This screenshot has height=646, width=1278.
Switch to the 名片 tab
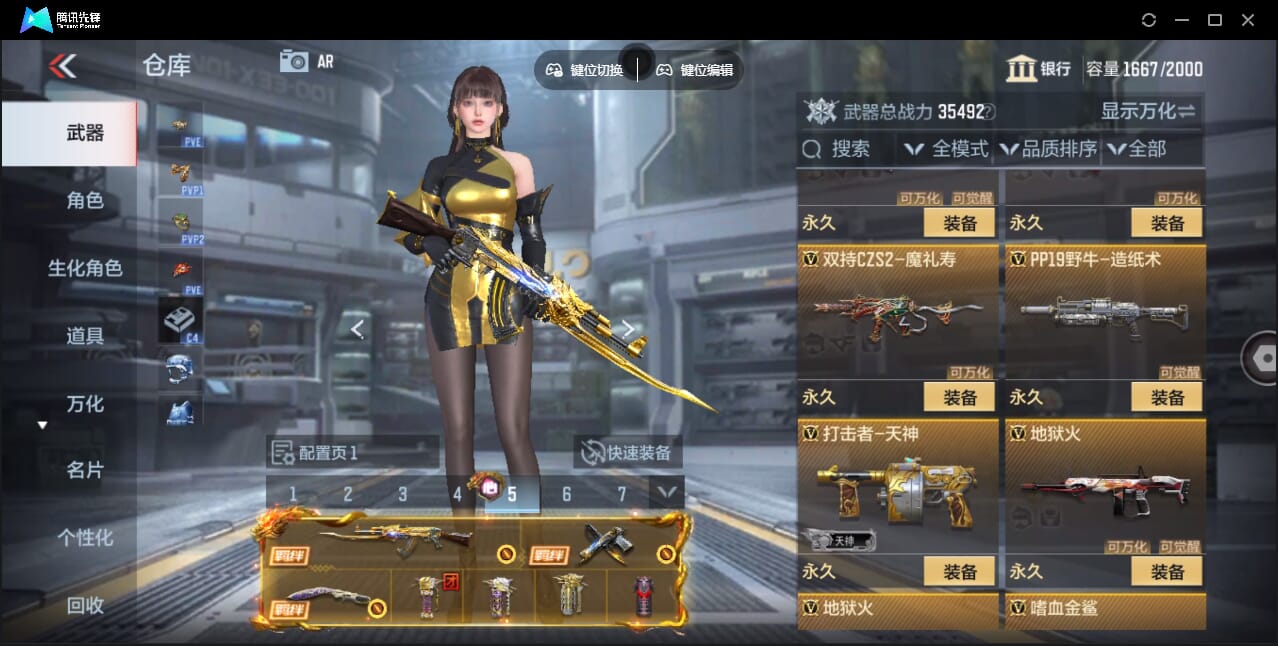tap(85, 470)
